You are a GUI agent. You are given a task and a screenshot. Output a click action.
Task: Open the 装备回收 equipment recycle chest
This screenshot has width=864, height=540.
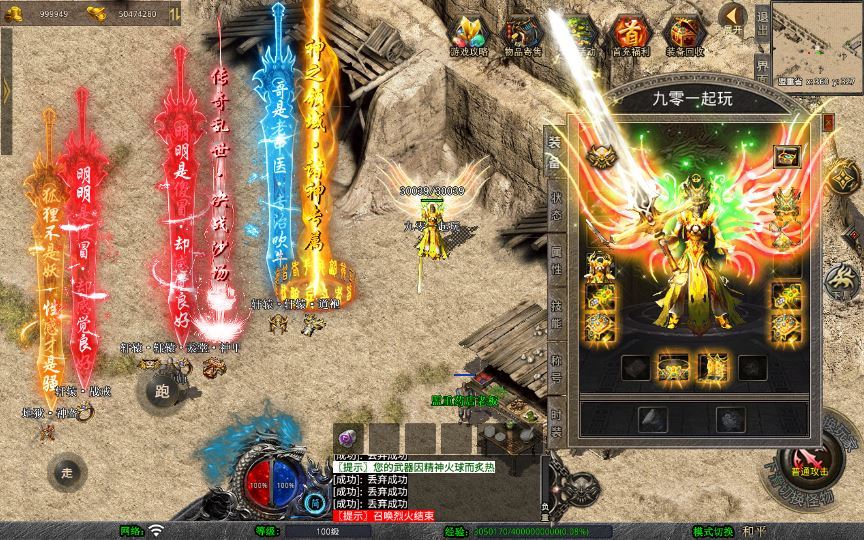[685, 35]
